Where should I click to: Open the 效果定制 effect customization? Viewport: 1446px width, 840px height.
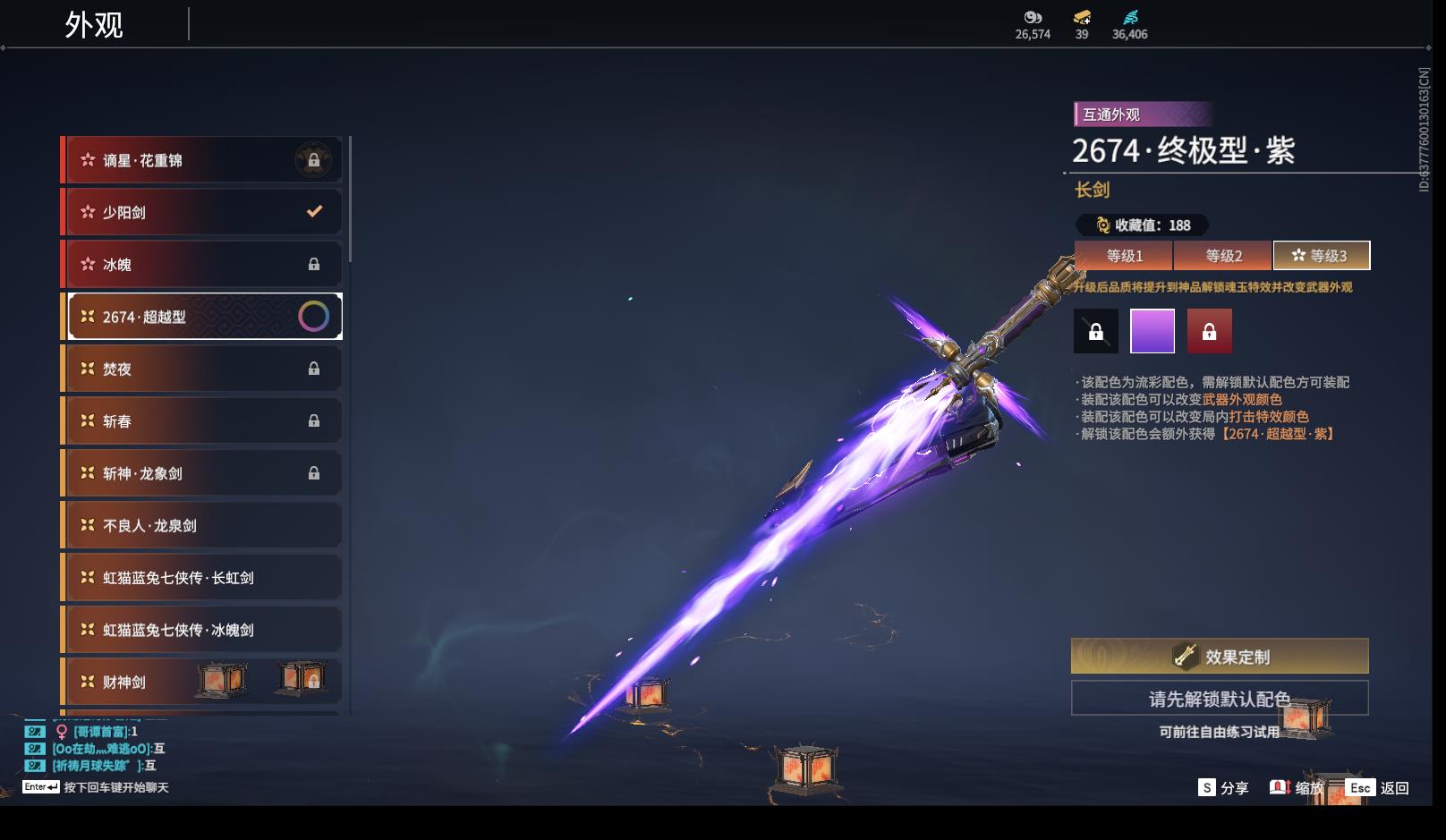click(x=1220, y=657)
